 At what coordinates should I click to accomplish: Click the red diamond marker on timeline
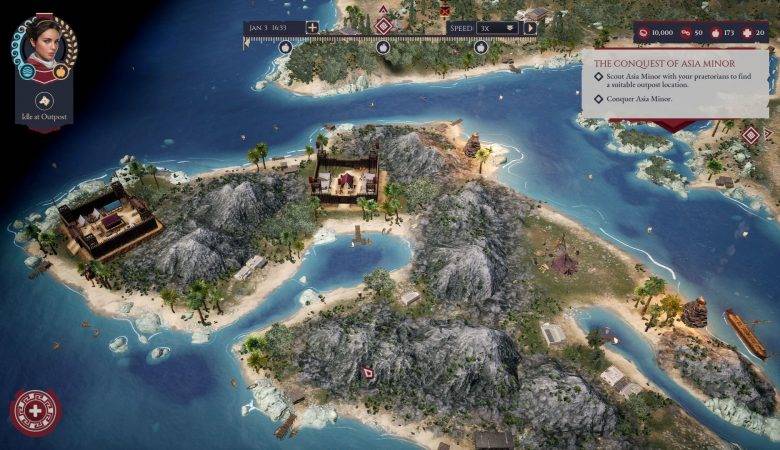(x=383, y=24)
